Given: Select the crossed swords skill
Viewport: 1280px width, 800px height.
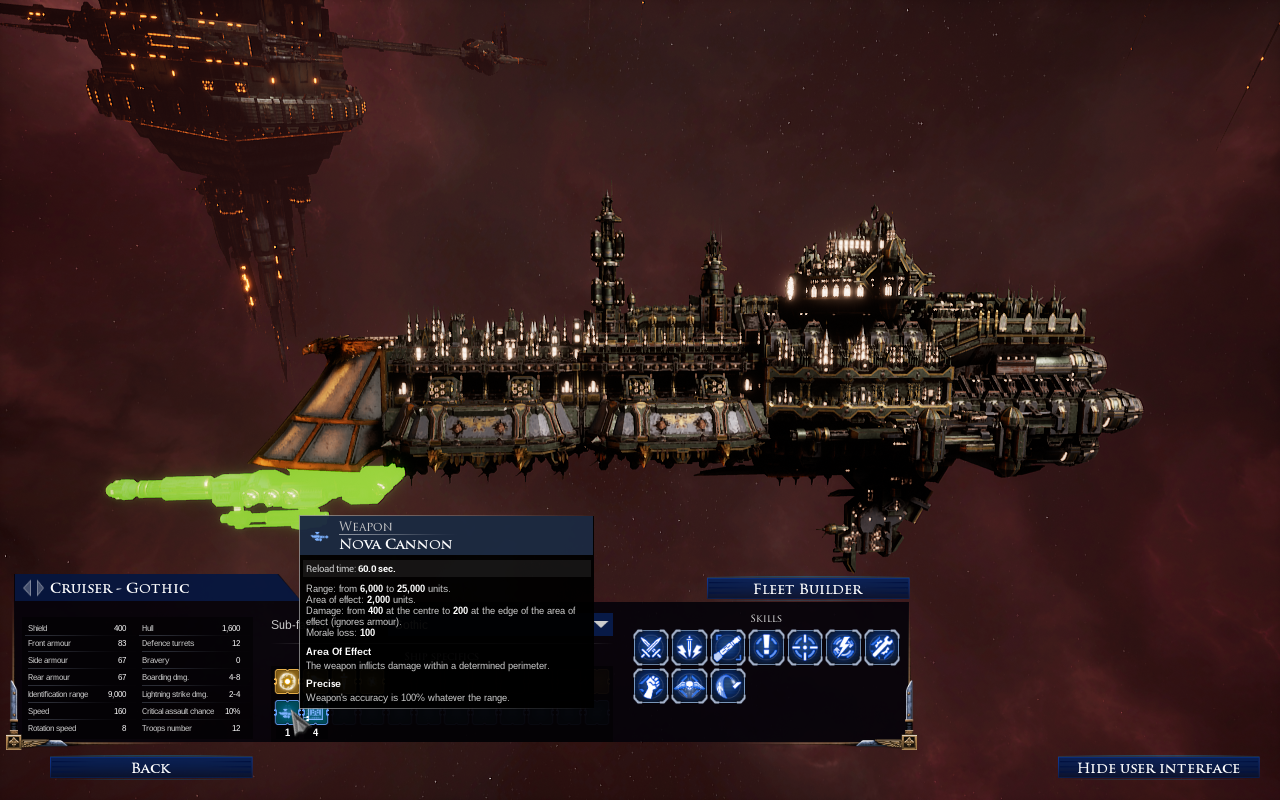Looking at the screenshot, I should tap(651, 648).
